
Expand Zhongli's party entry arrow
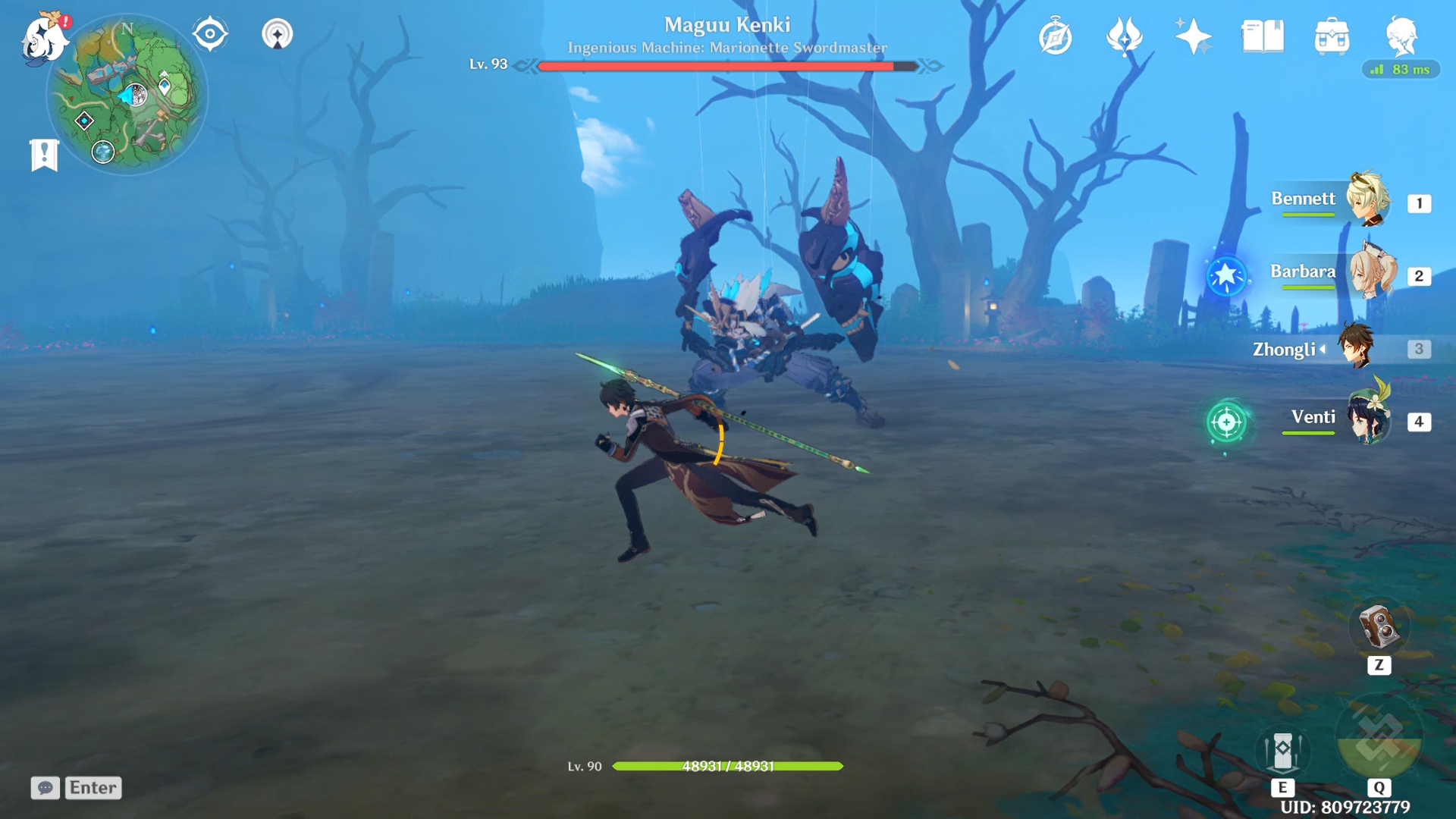pyautogui.click(x=1320, y=350)
